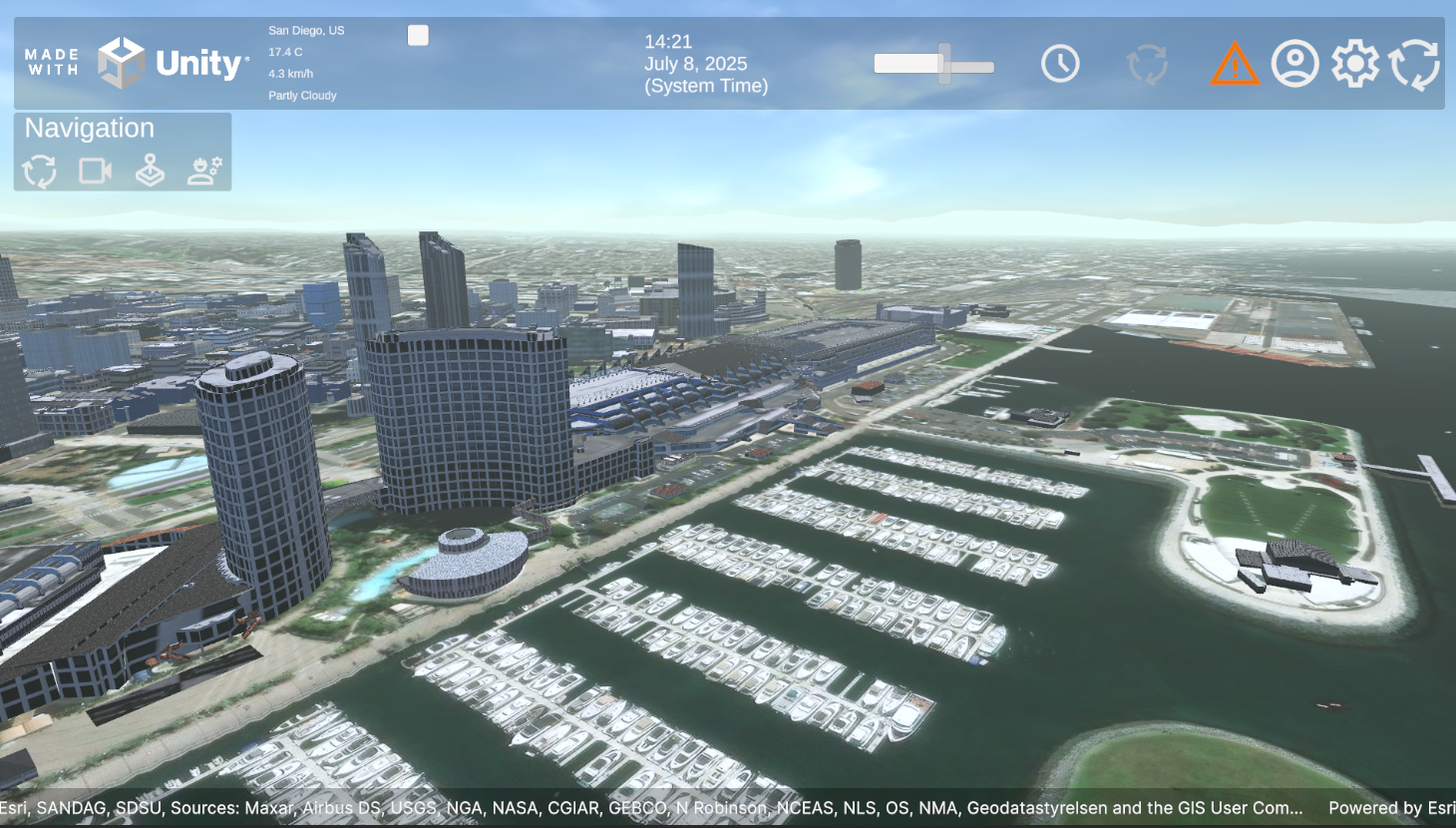Click the Powered by Esri link
This screenshot has width=1456, height=828.
coord(1393,808)
